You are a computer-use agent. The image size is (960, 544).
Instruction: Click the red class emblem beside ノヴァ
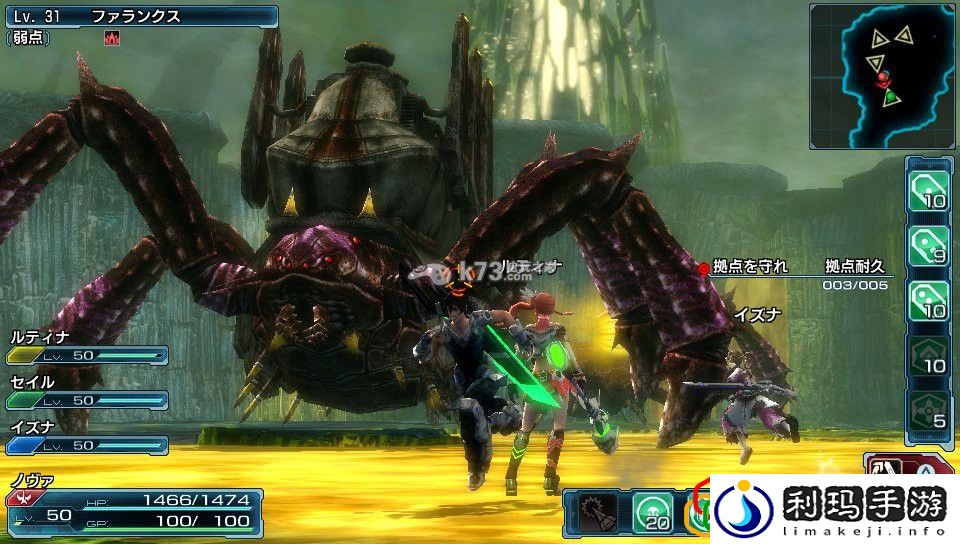pyautogui.click(x=18, y=498)
